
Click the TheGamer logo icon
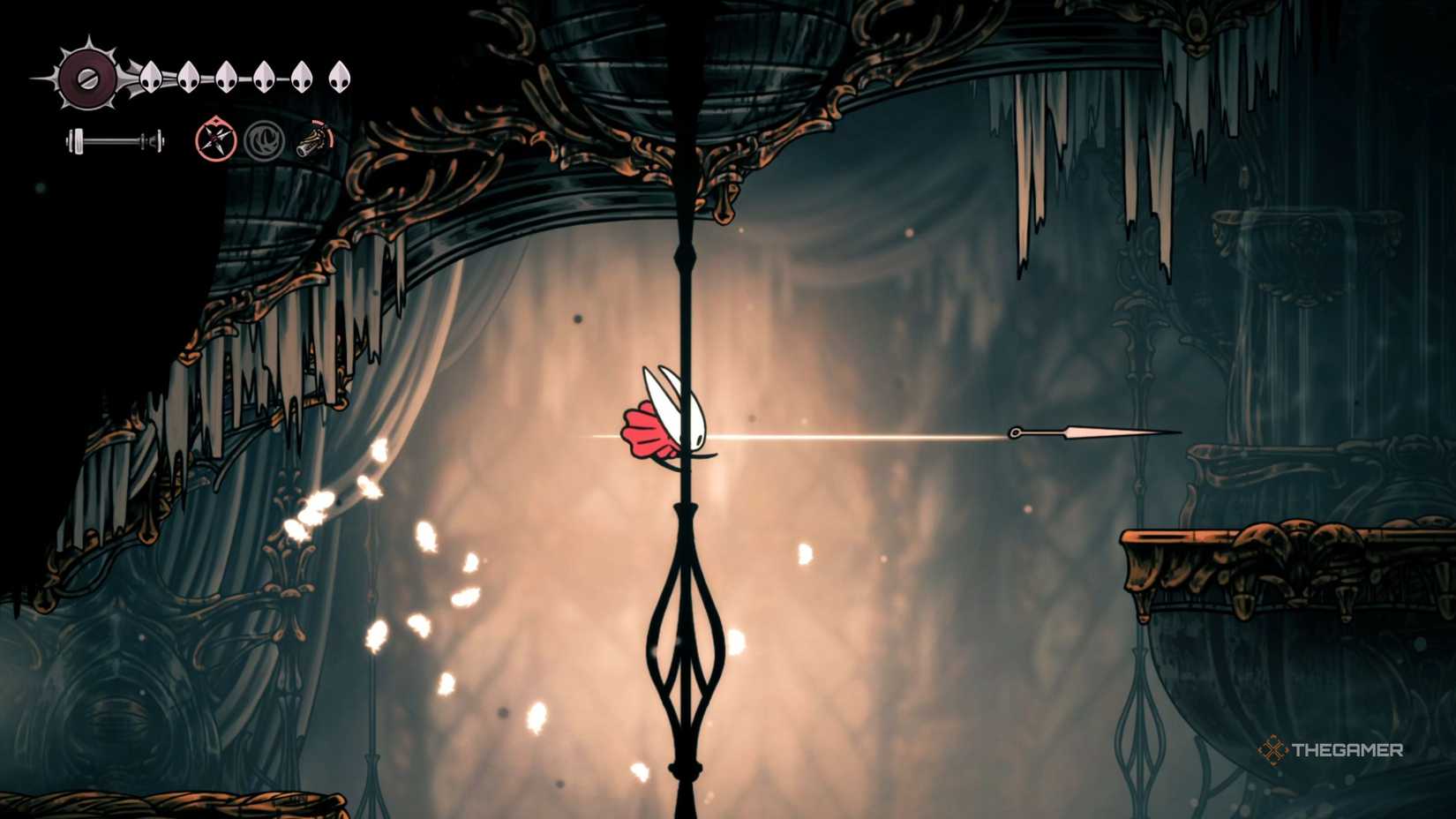point(1272,749)
